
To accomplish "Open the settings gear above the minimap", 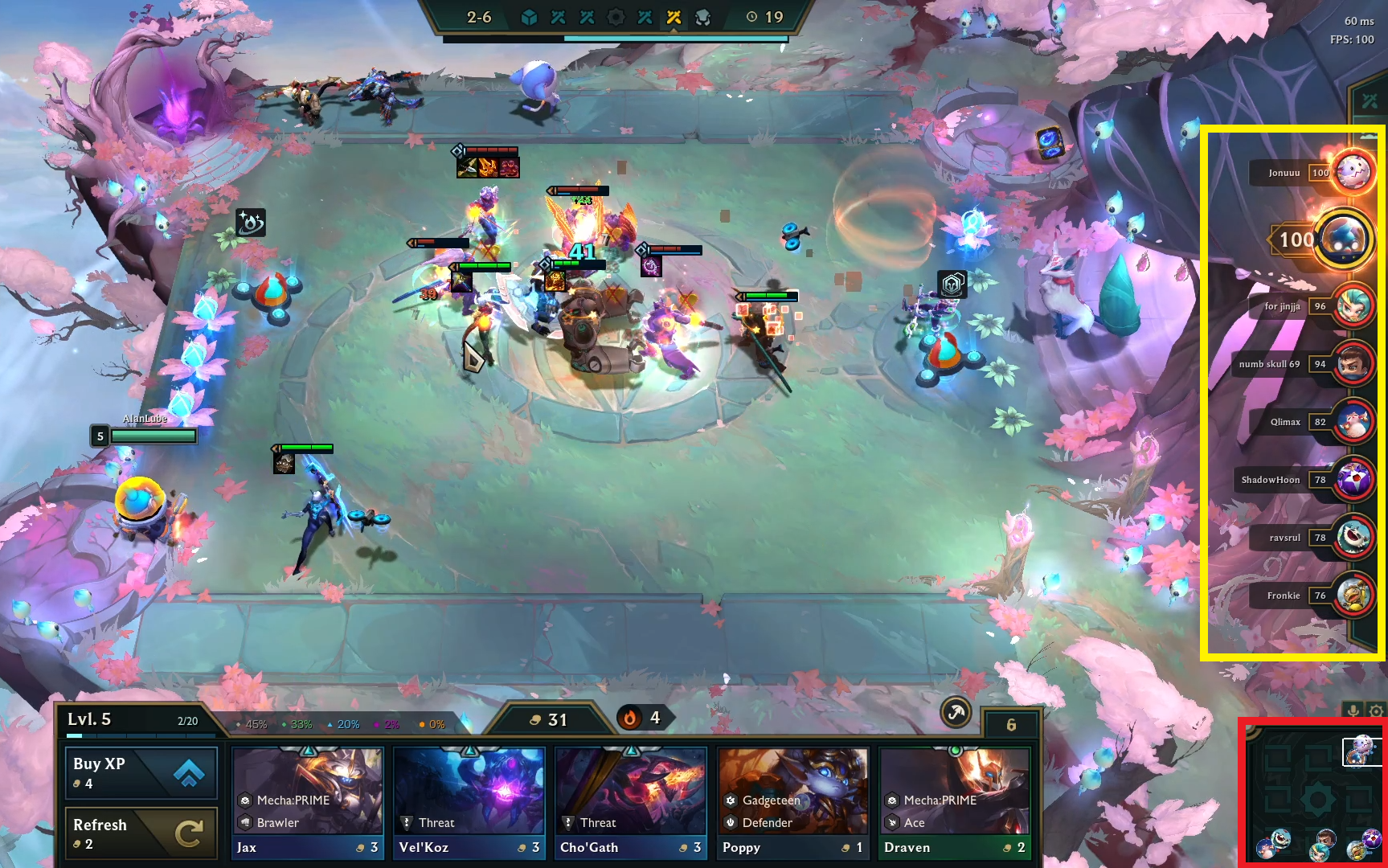I will (1376, 711).
